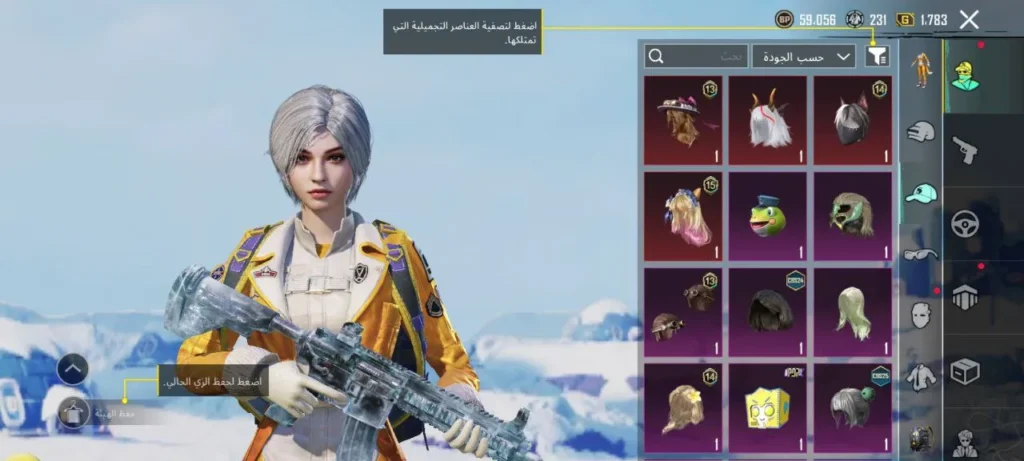Expand the up-arrow circle button
The width and height of the screenshot is (1024, 461).
pos(73,369)
